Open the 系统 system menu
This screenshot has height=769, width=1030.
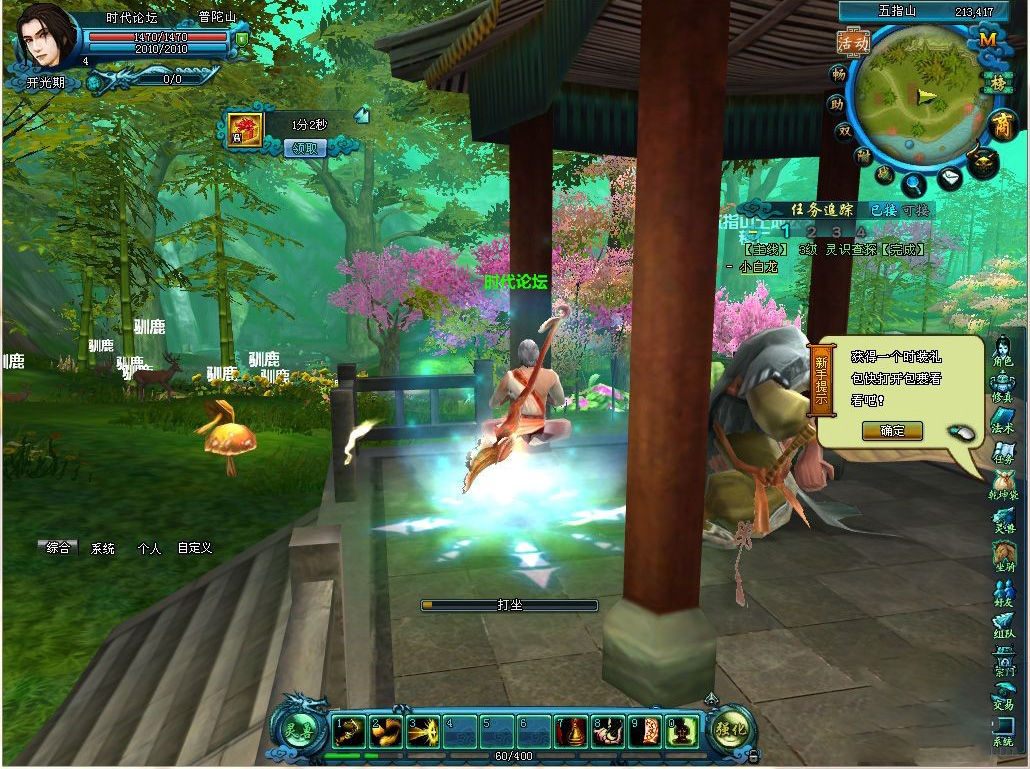pyautogui.click(x=1002, y=733)
